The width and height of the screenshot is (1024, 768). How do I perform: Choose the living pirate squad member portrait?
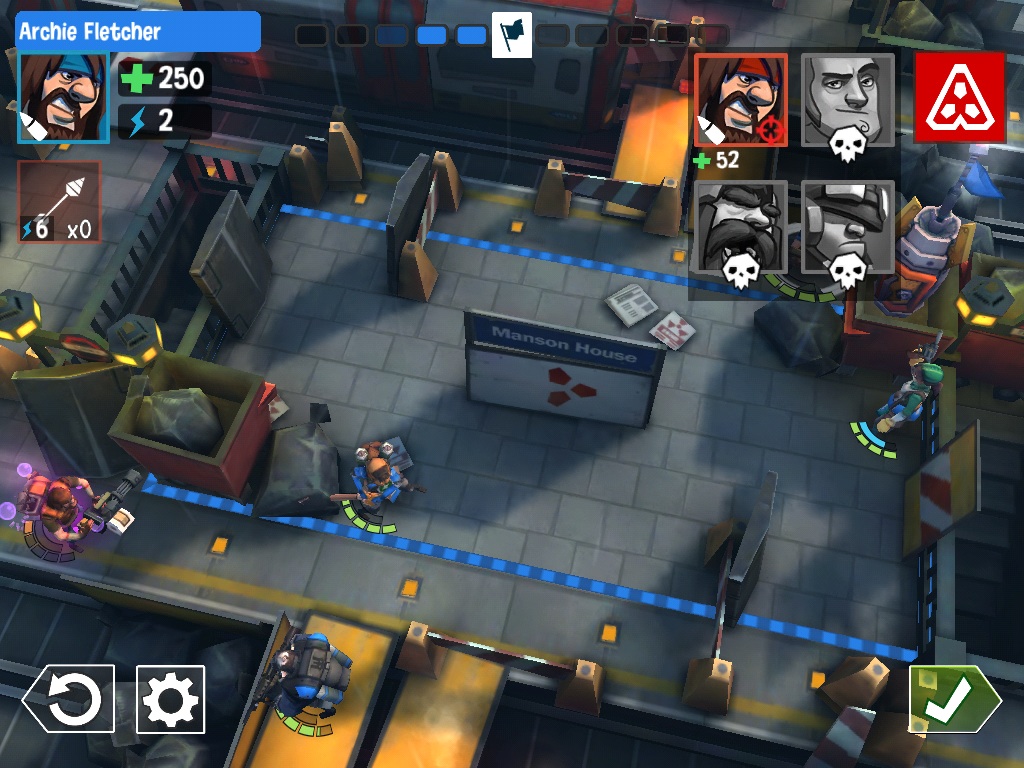click(x=741, y=100)
